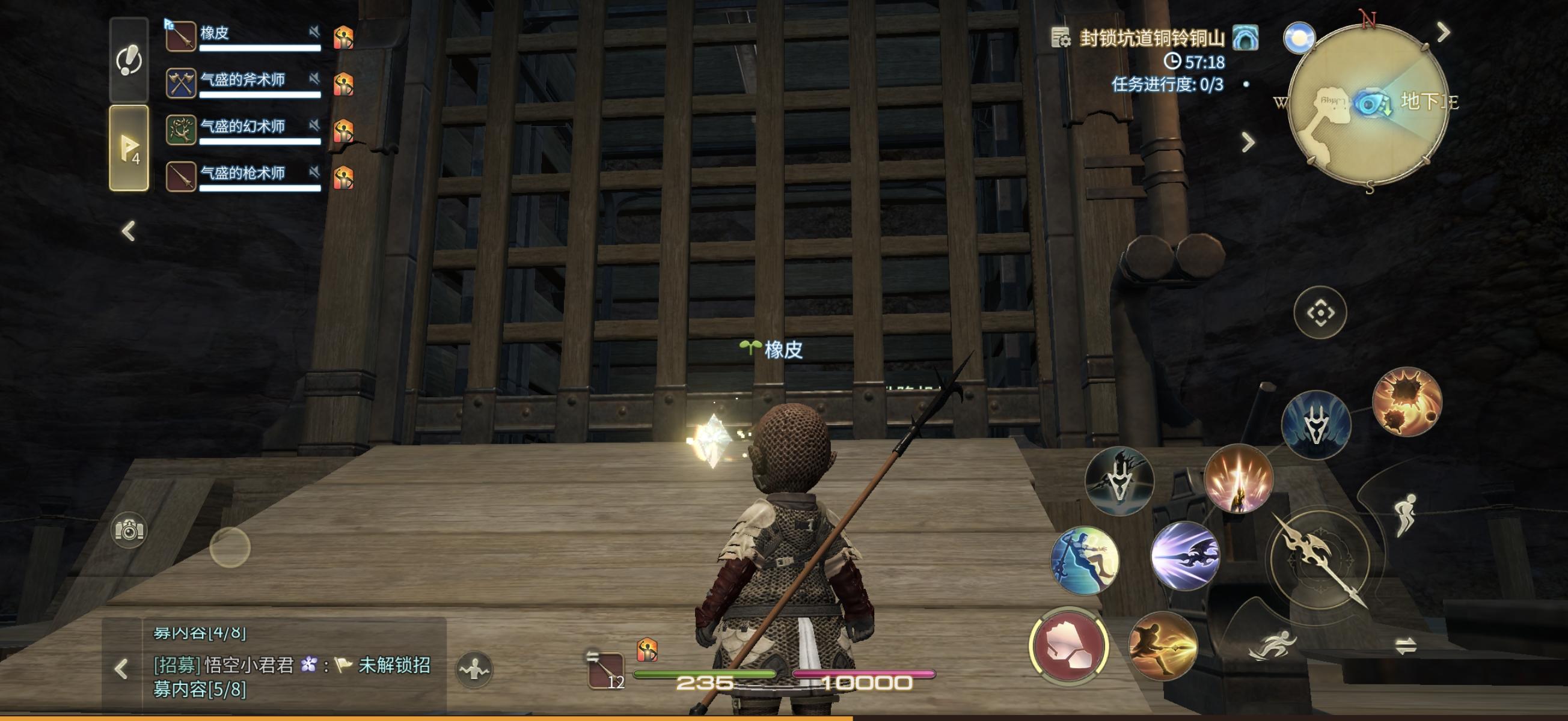Swap skill sets with the arrows button

(x=1406, y=646)
